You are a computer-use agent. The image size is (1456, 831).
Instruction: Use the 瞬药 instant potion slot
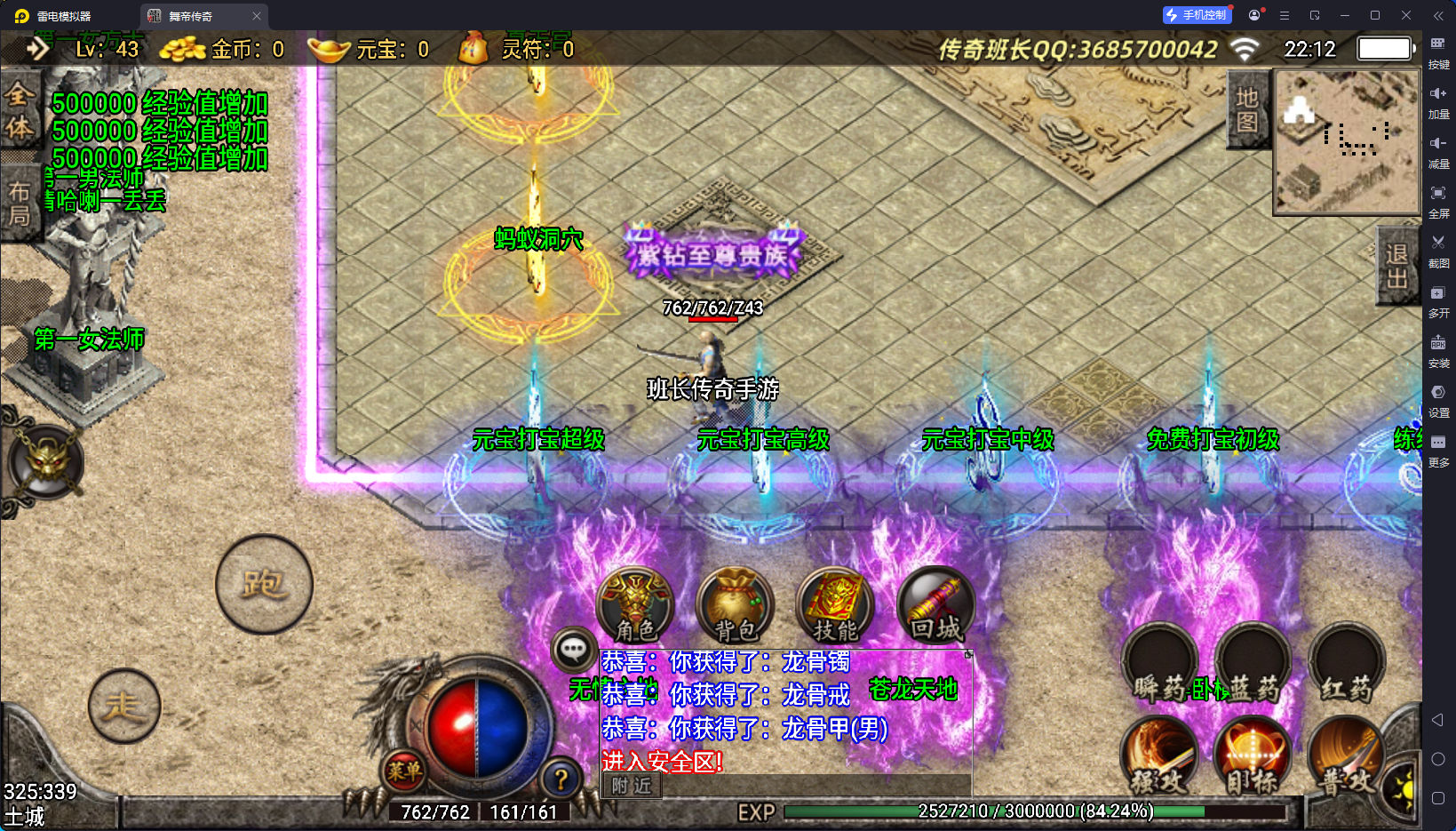pos(1159,665)
